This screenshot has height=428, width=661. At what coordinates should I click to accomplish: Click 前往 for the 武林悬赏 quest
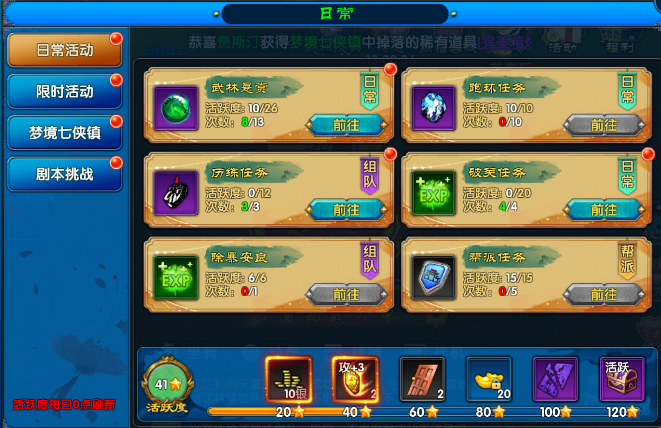click(x=347, y=125)
